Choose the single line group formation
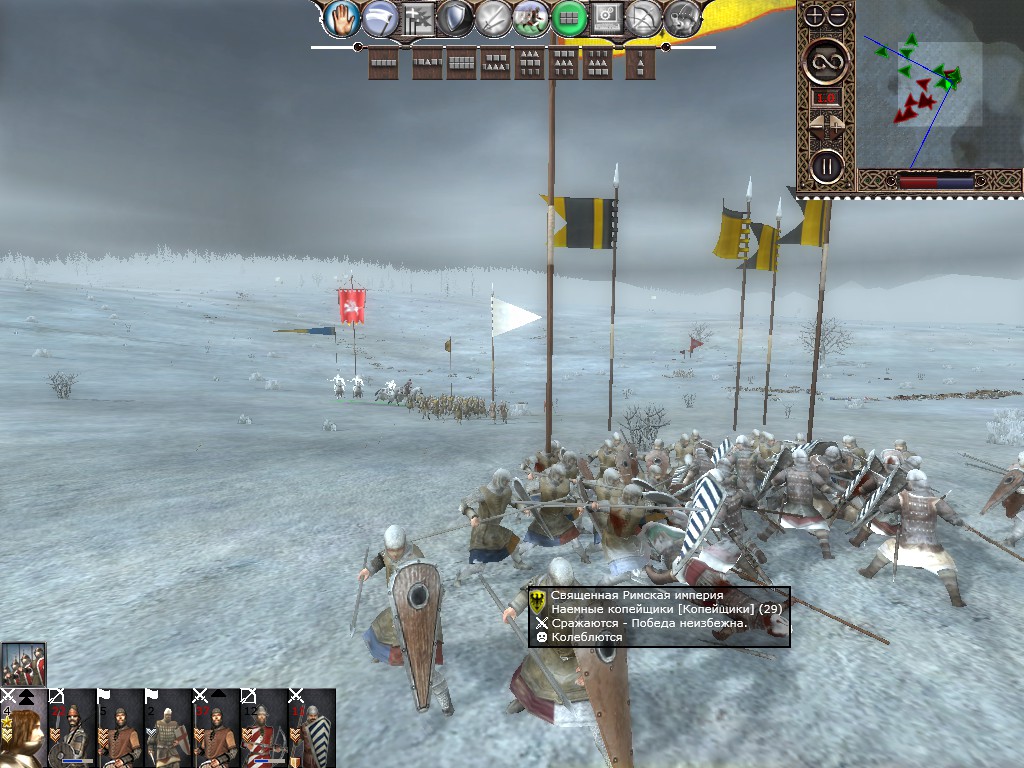1024x768 pixels. 384,62
